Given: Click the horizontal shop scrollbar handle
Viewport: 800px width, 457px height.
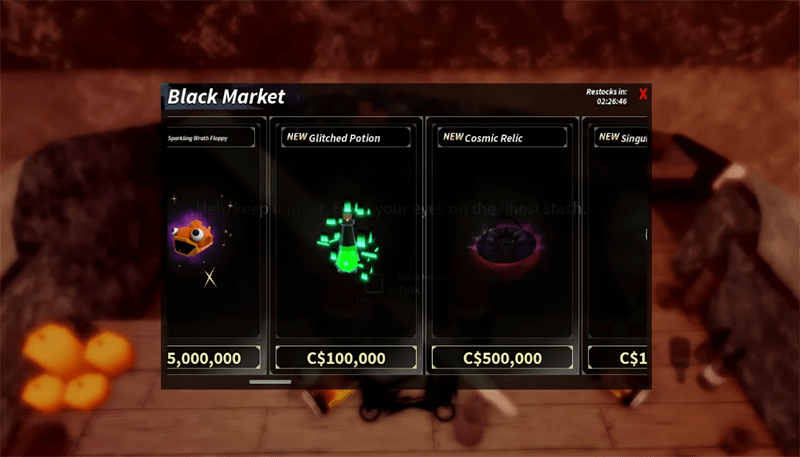Looking at the screenshot, I should click(x=270, y=381).
